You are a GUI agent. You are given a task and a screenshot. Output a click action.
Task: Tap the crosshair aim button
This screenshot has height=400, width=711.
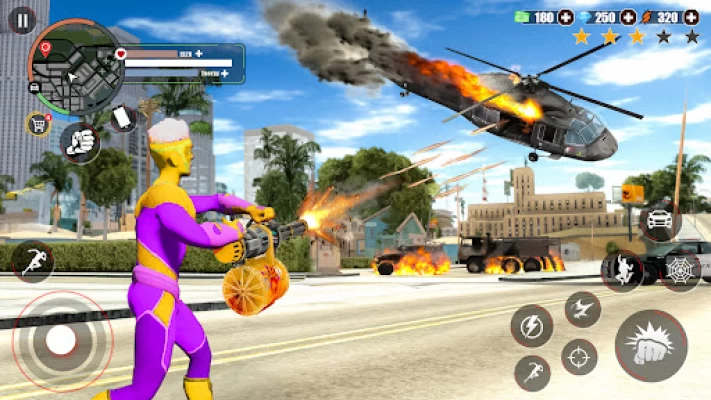pos(579,356)
